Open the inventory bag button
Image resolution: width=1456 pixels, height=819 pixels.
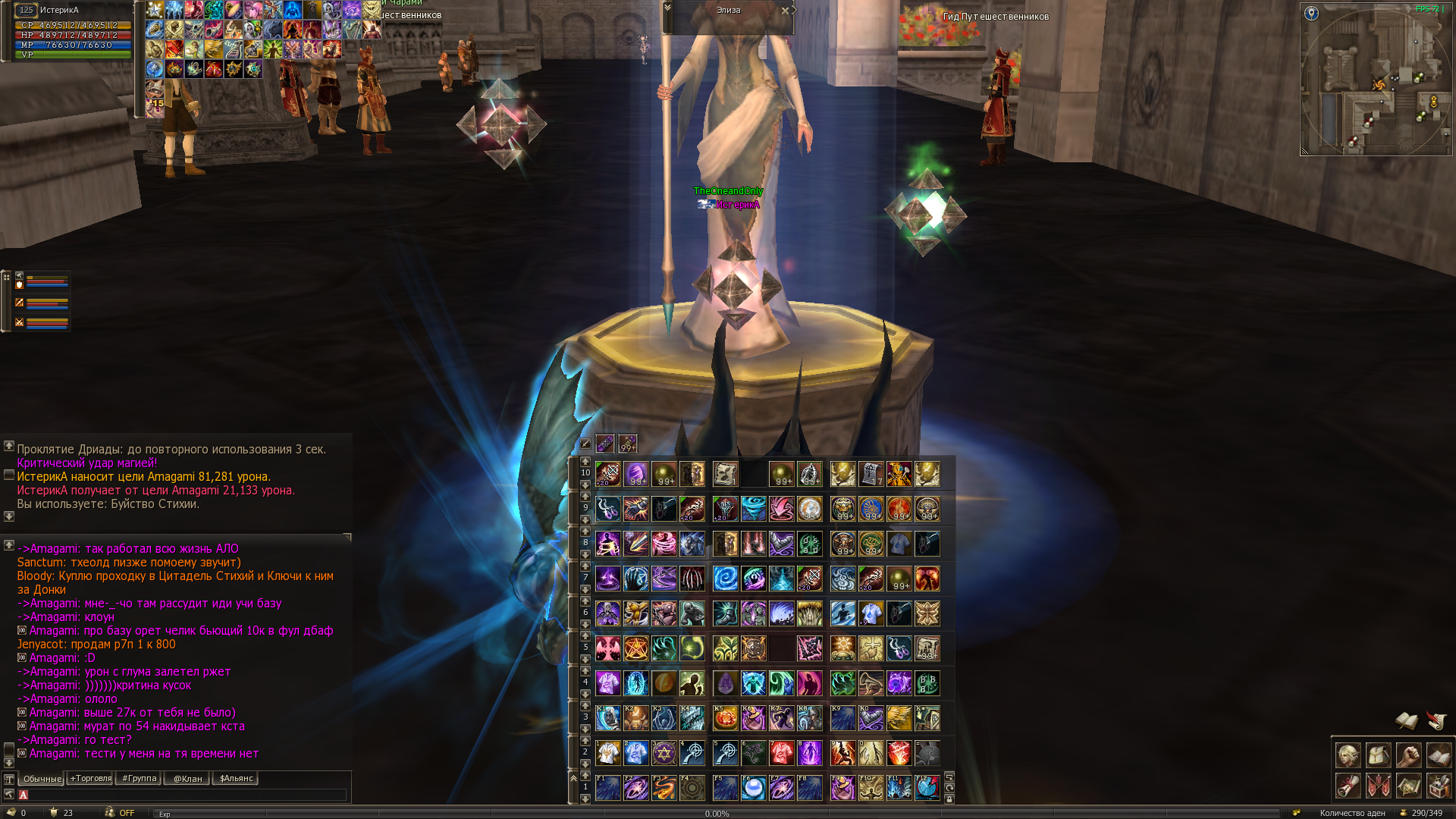1378,755
